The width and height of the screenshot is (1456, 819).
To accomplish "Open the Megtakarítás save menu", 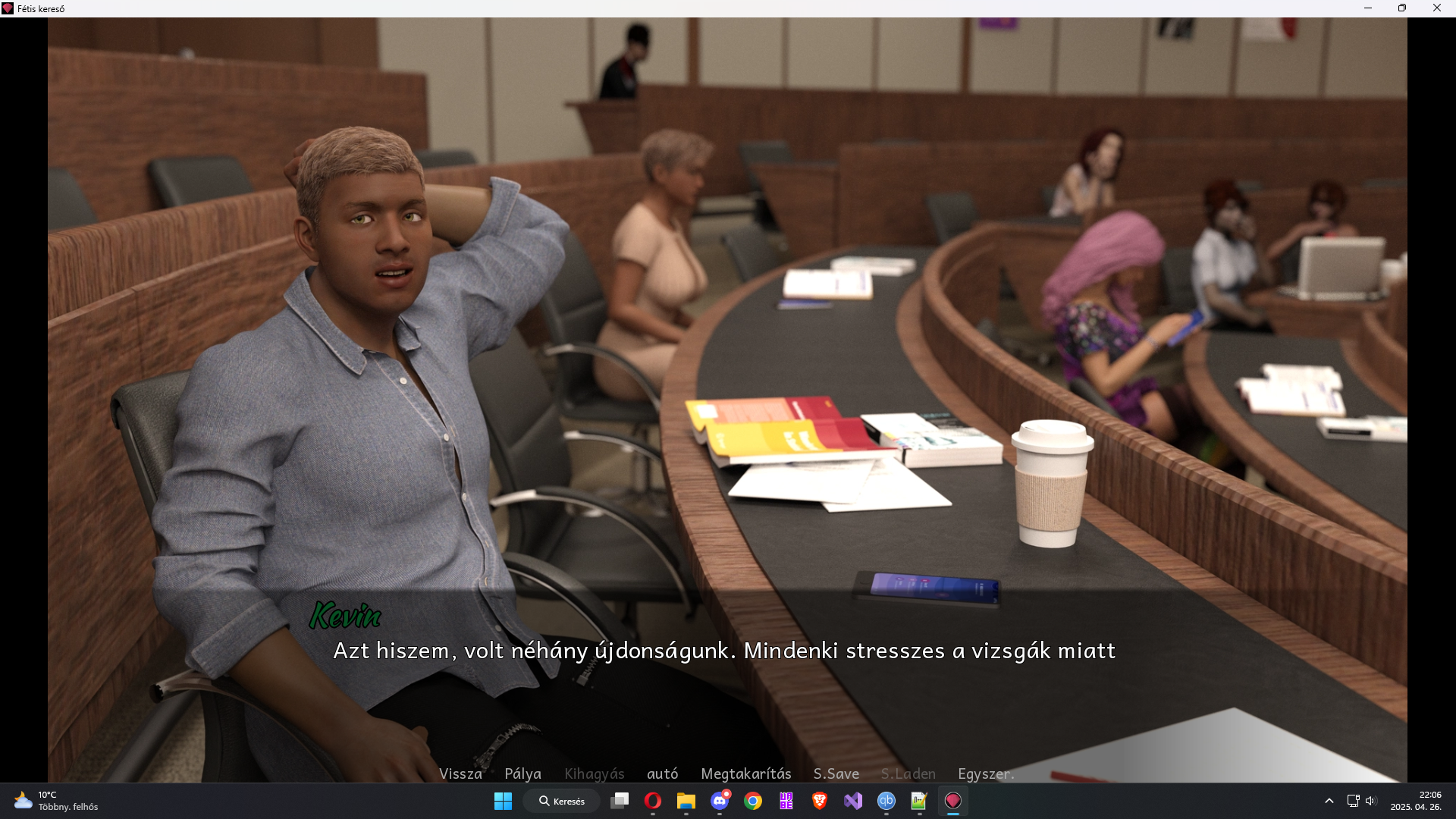I will pos(745,773).
